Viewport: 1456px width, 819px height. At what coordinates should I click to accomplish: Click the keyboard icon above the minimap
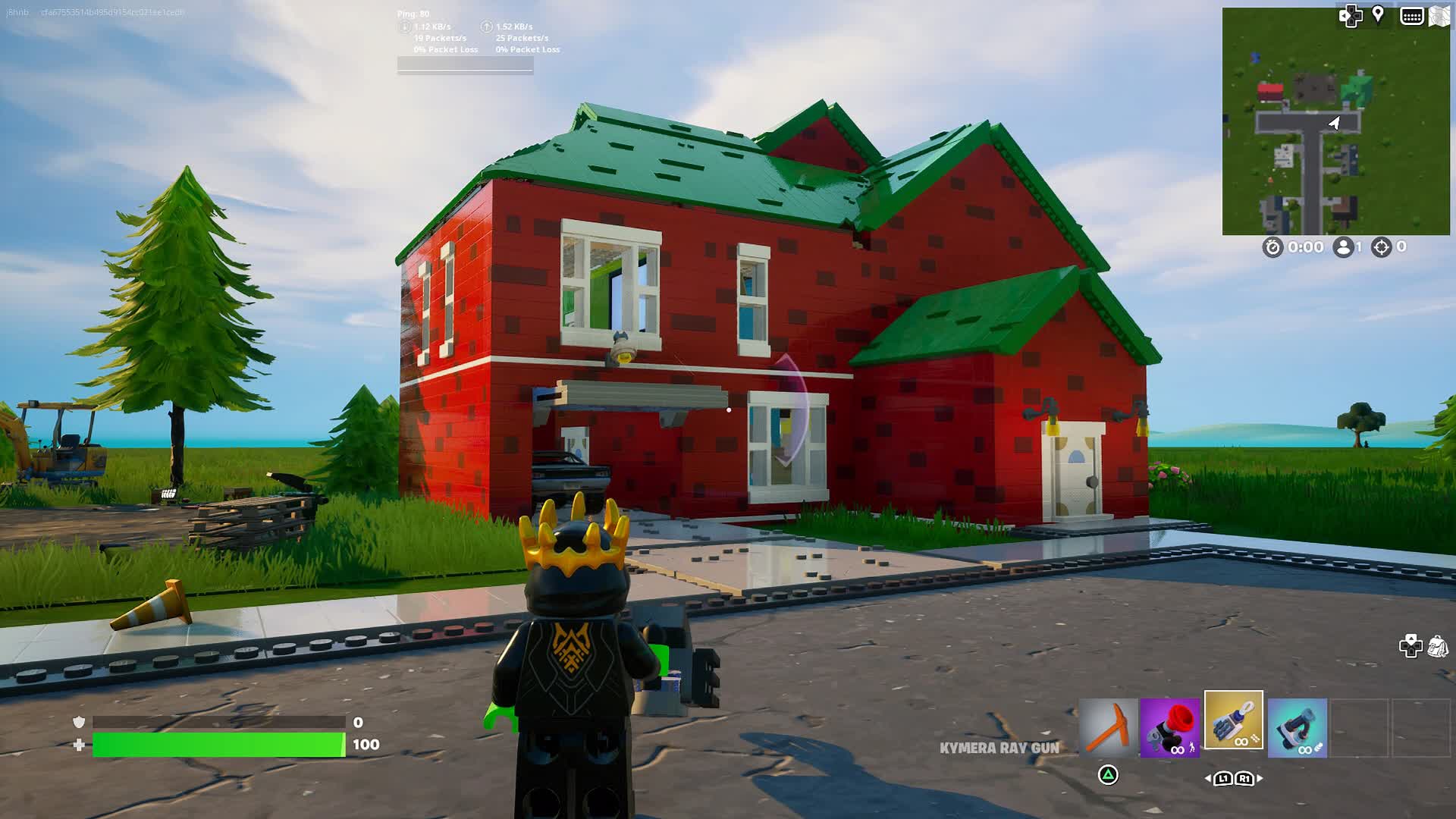point(1412,16)
